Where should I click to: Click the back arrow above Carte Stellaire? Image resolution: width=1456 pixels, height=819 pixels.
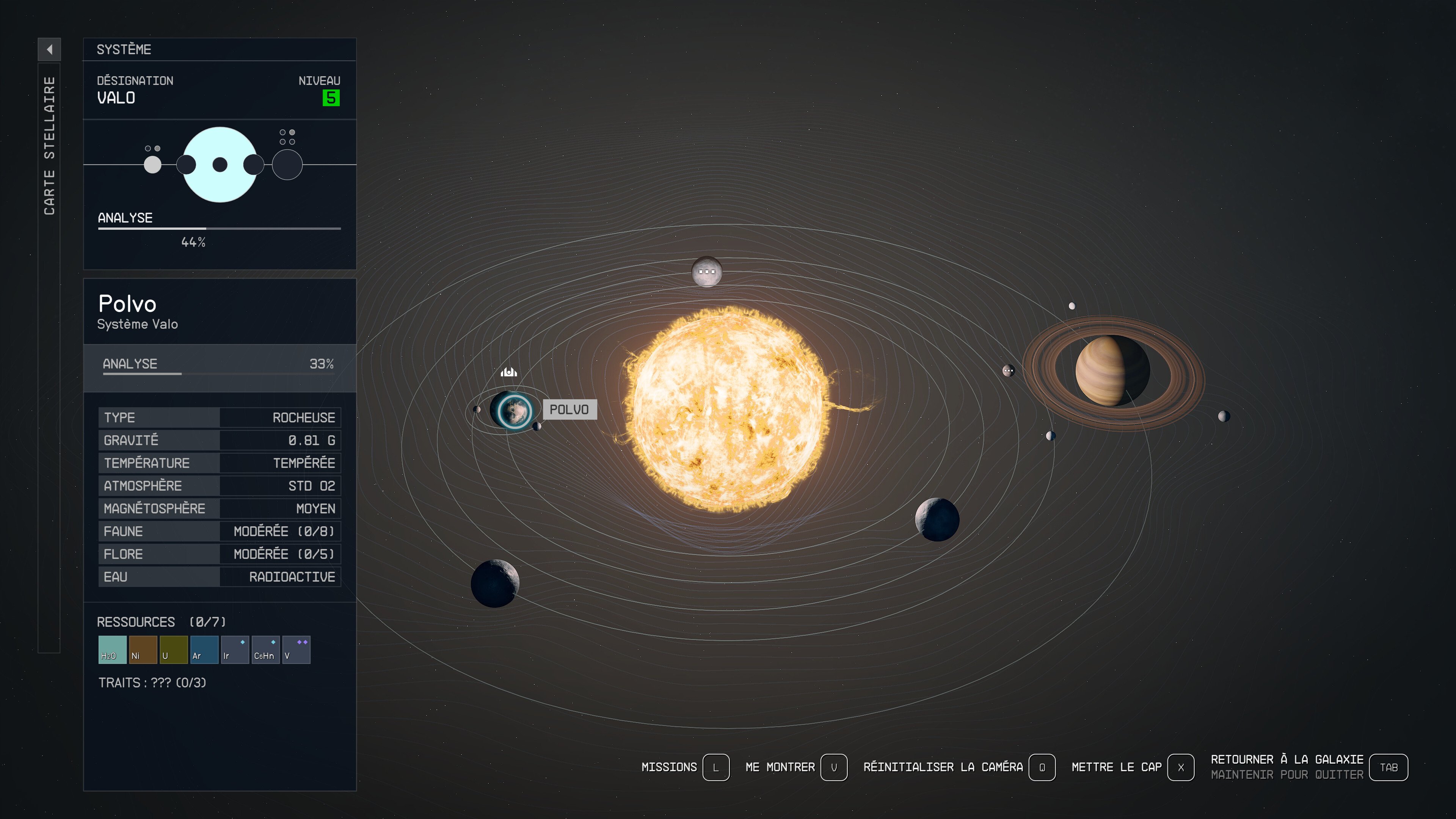tap(50, 50)
